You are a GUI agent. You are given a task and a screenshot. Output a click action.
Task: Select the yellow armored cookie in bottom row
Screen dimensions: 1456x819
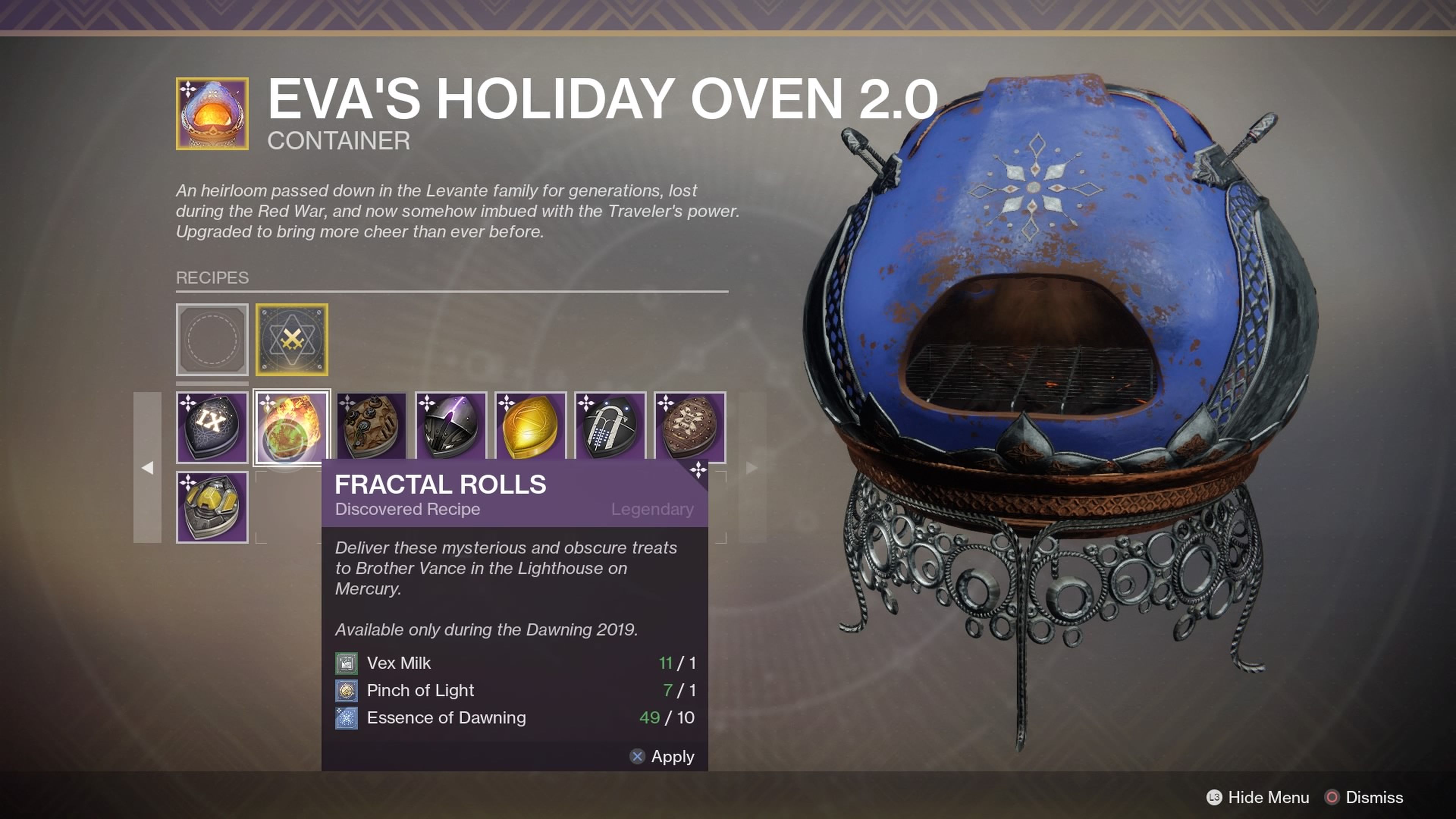212,507
